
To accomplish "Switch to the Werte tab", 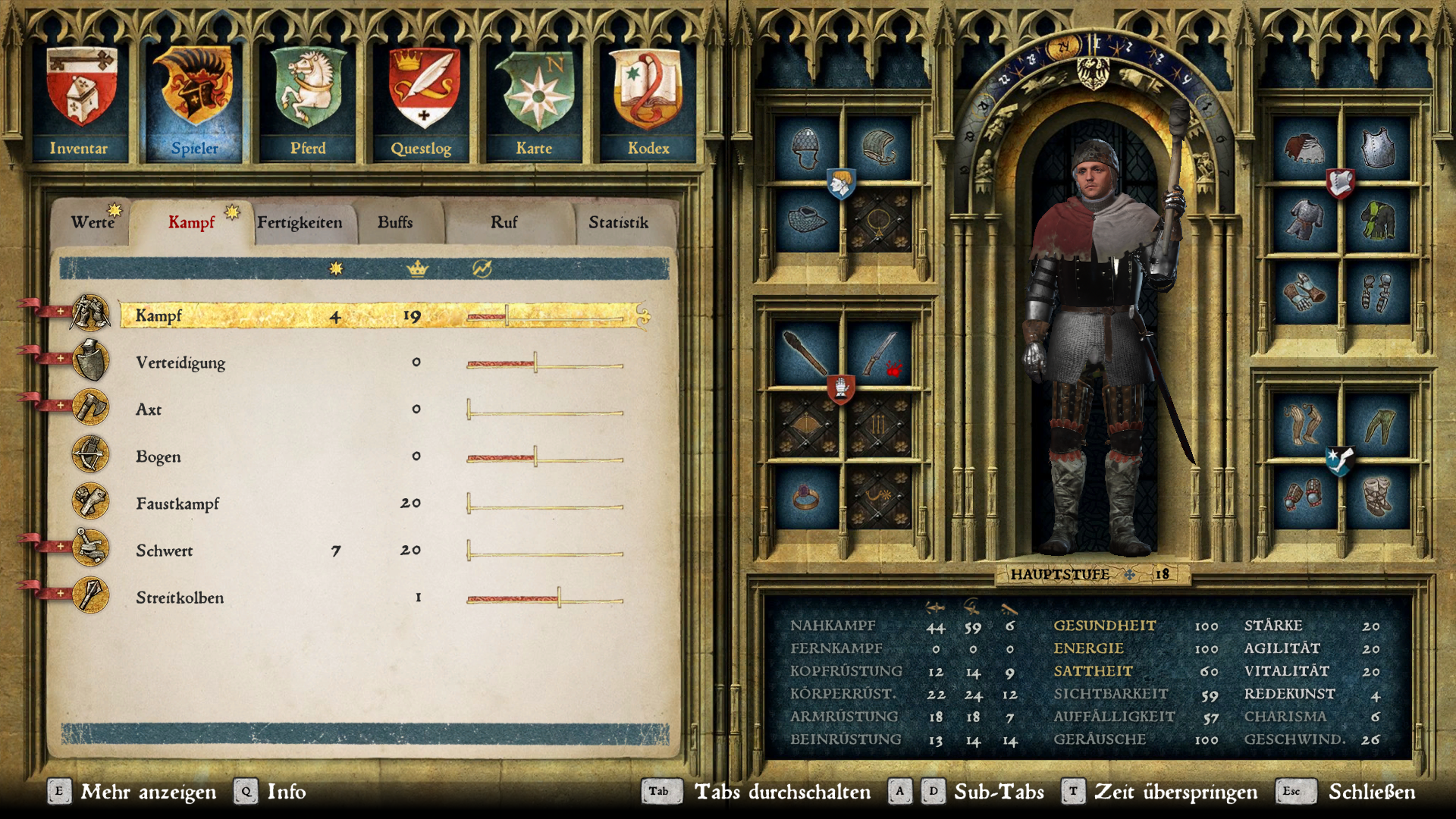I will [92, 222].
